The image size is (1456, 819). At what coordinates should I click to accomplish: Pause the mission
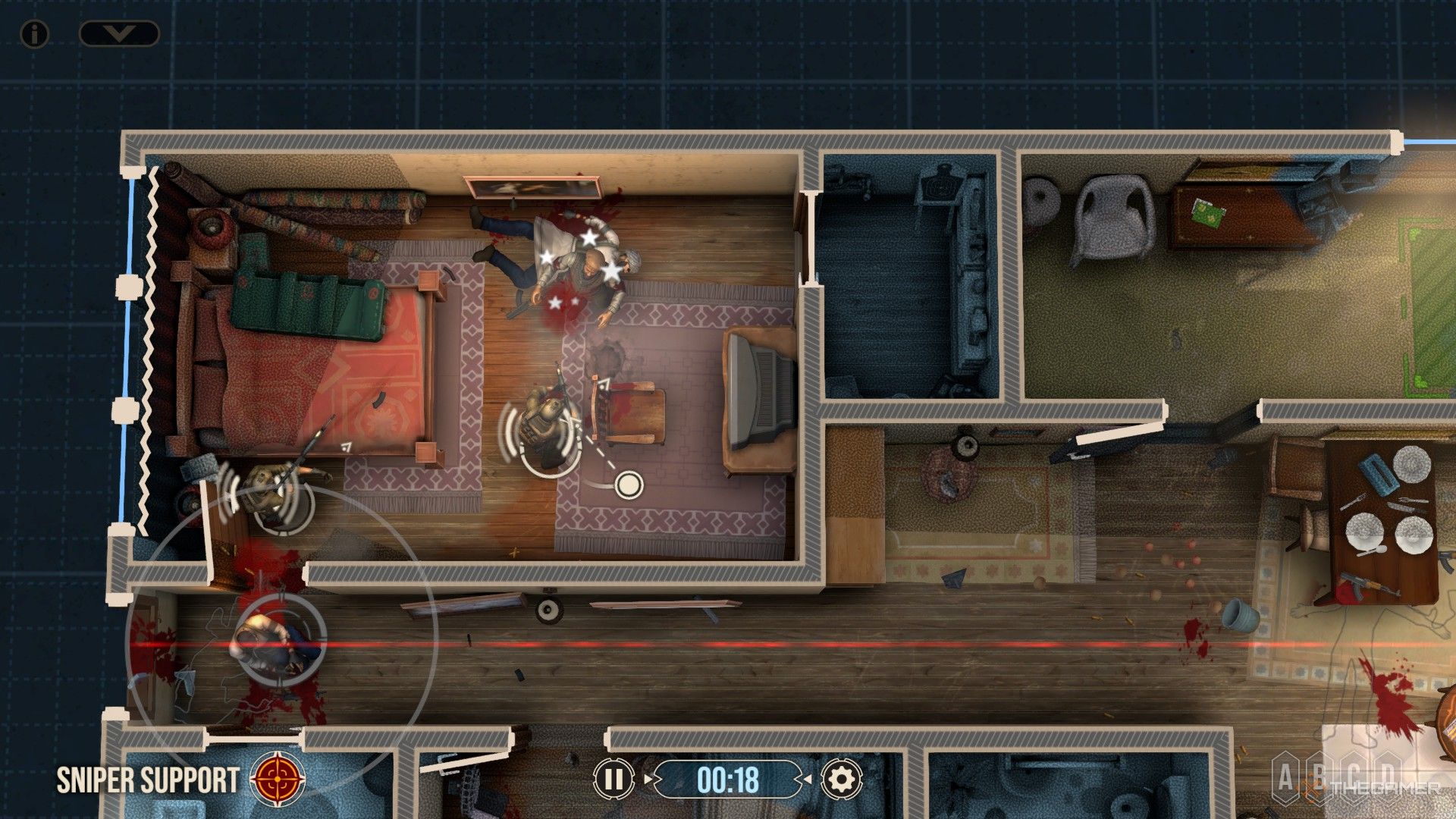coord(613,779)
